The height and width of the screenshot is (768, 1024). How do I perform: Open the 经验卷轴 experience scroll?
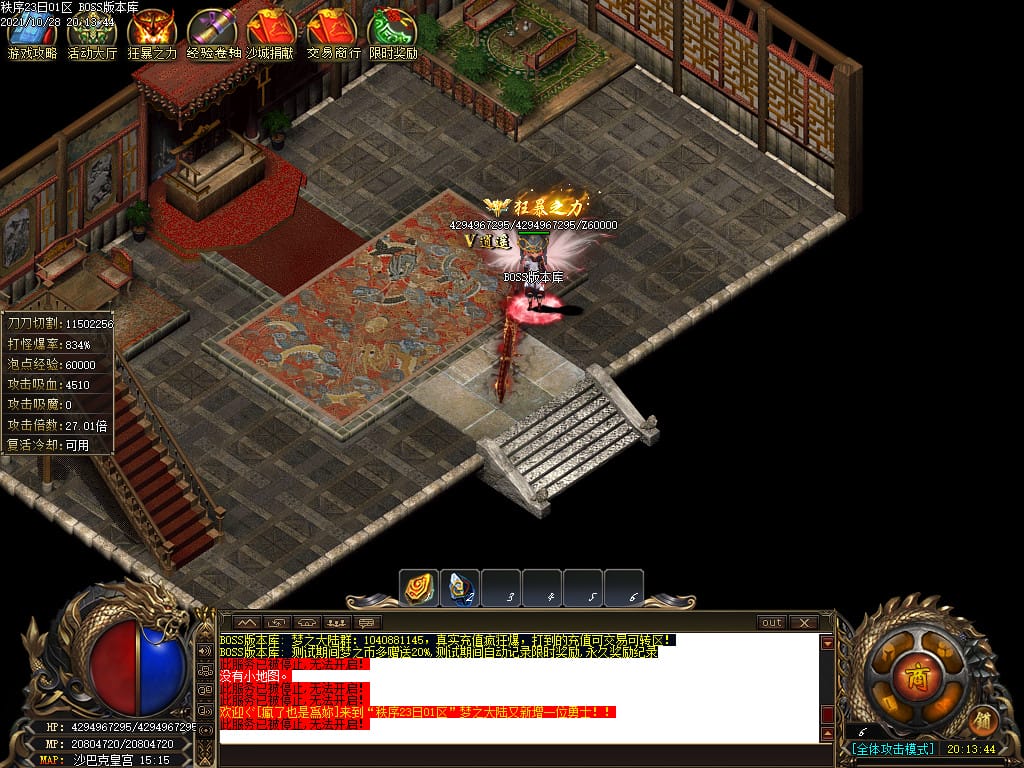[213, 32]
